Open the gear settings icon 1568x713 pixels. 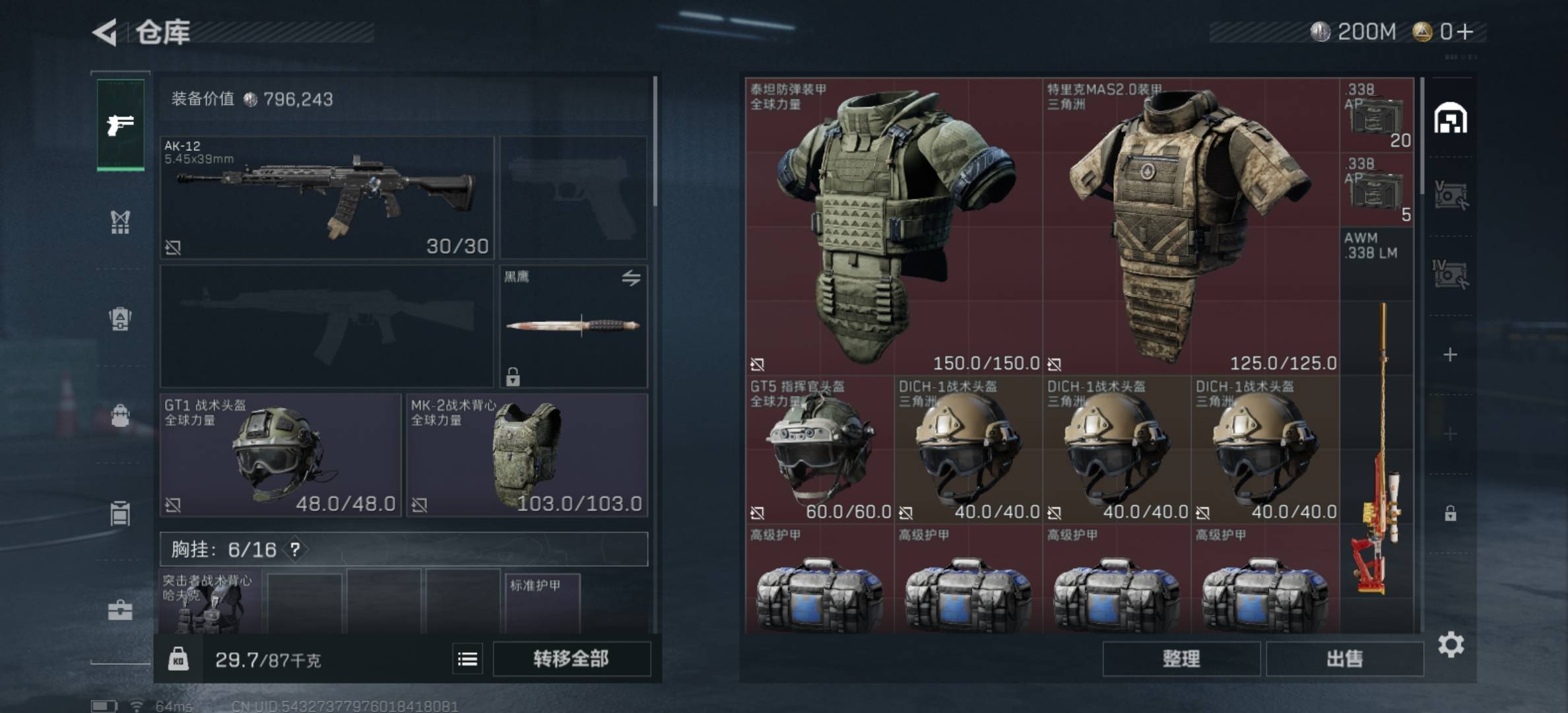(1451, 644)
